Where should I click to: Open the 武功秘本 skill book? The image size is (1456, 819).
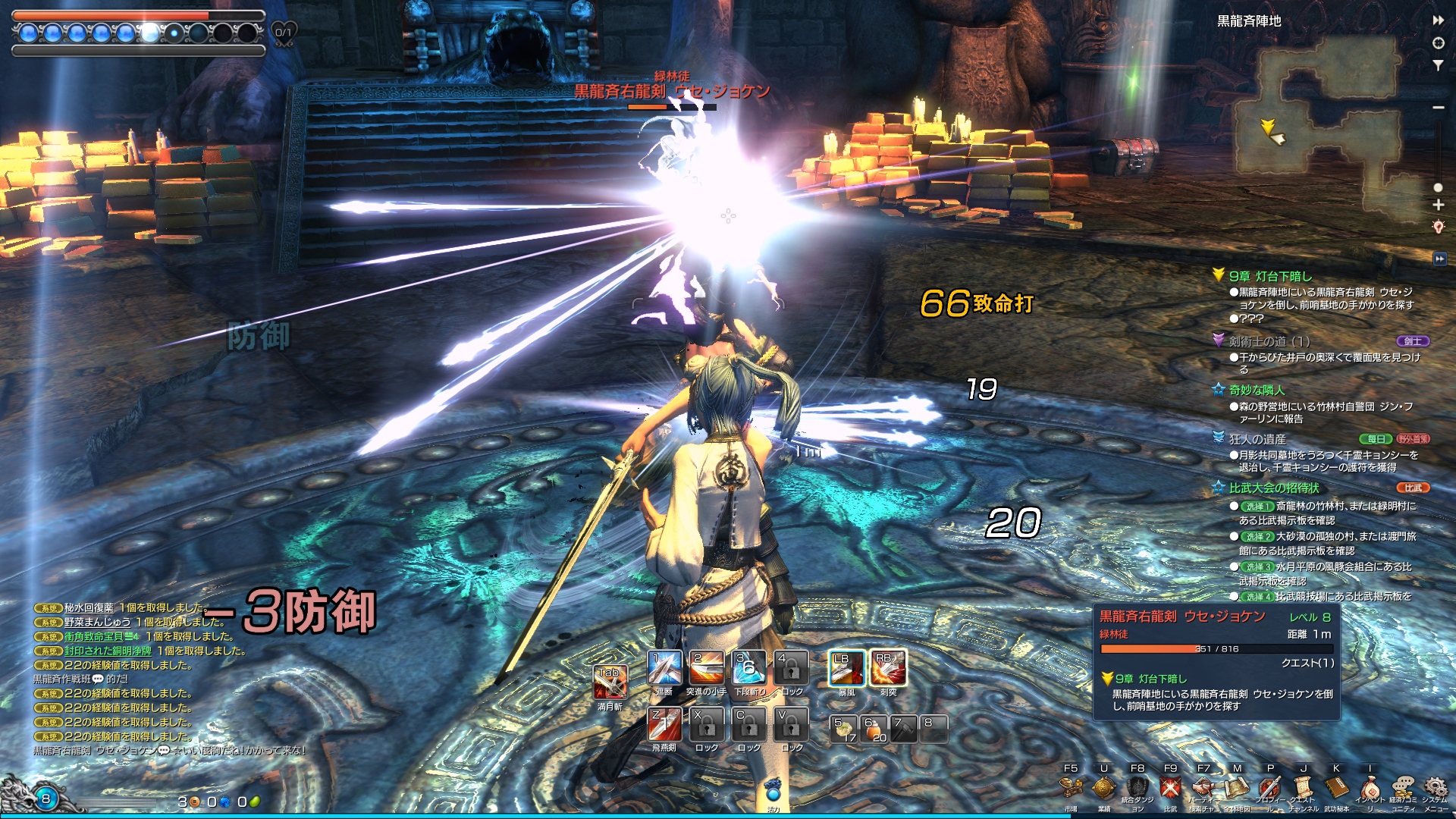(x=1336, y=789)
